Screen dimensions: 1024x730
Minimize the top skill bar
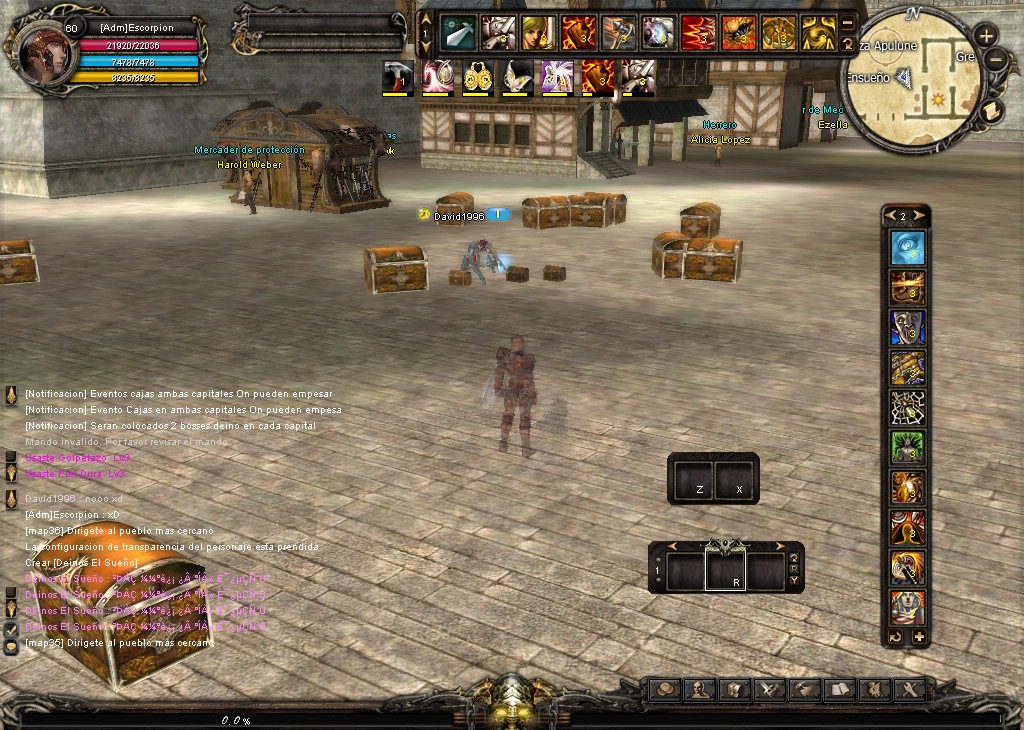(x=848, y=23)
